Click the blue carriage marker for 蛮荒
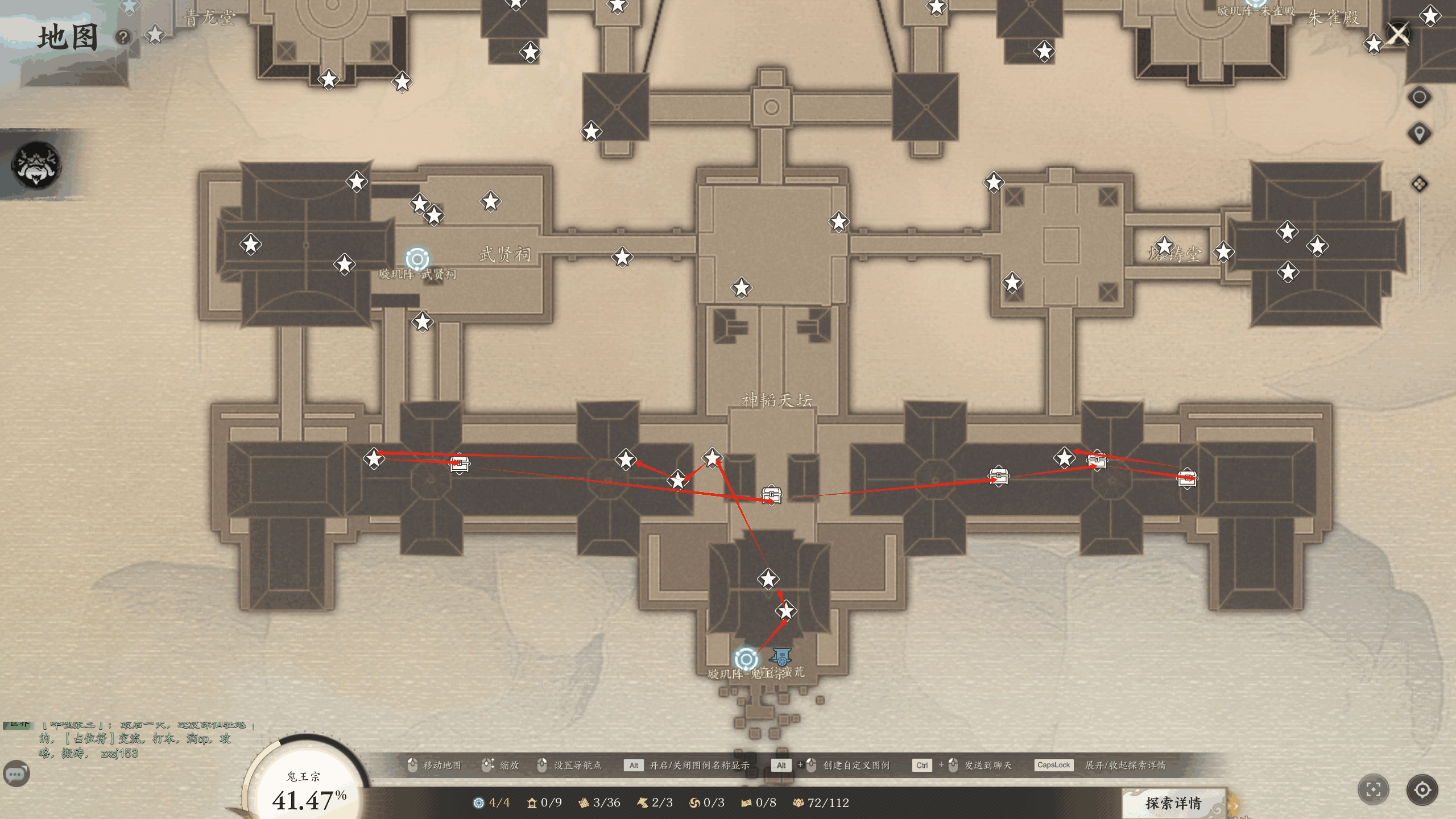1456x819 pixels. pyautogui.click(x=781, y=657)
